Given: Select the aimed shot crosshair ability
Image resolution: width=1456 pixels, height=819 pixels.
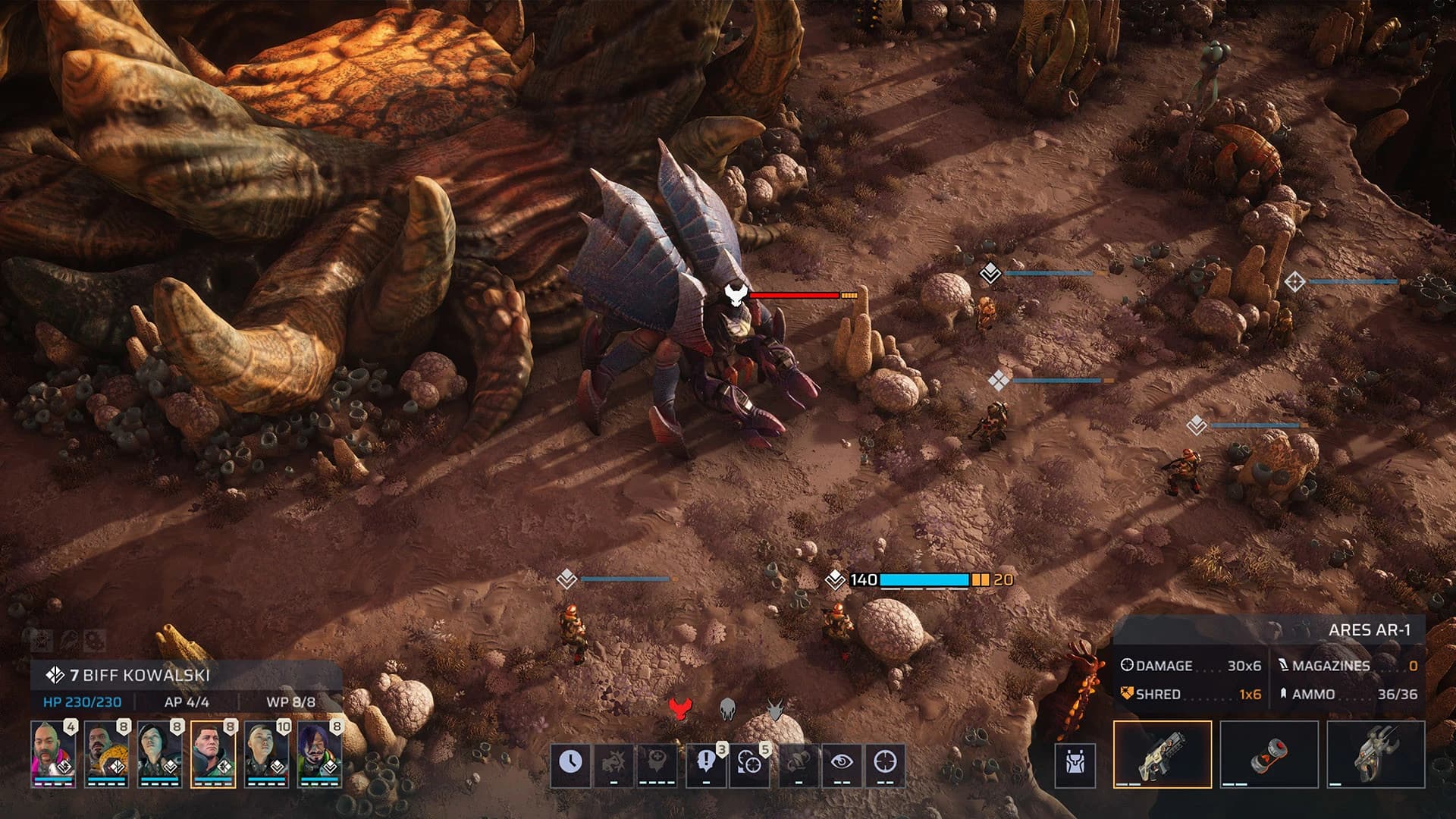Looking at the screenshot, I should [886, 764].
